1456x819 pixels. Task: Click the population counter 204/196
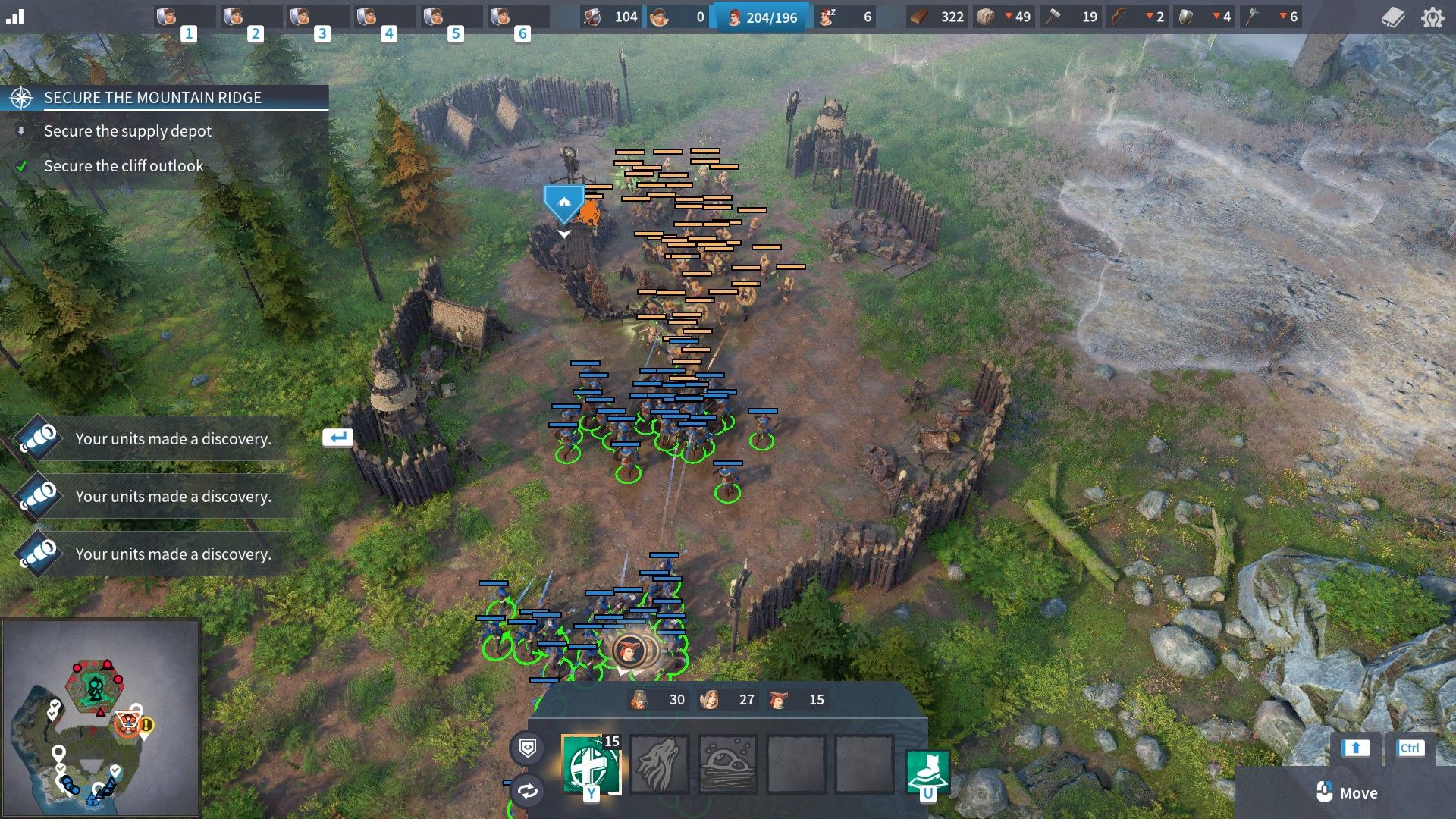point(762,17)
